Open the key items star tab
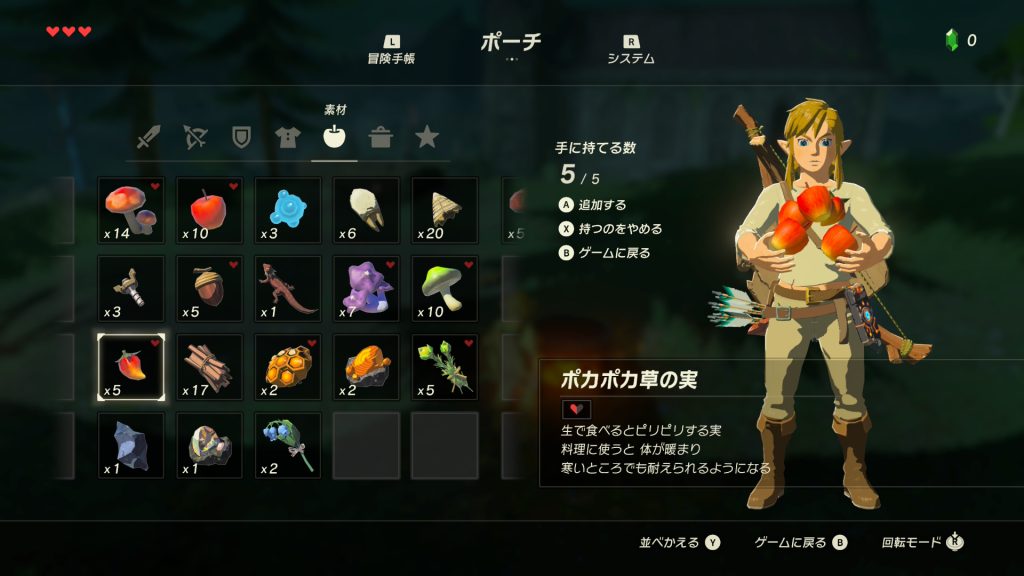 [x=427, y=137]
